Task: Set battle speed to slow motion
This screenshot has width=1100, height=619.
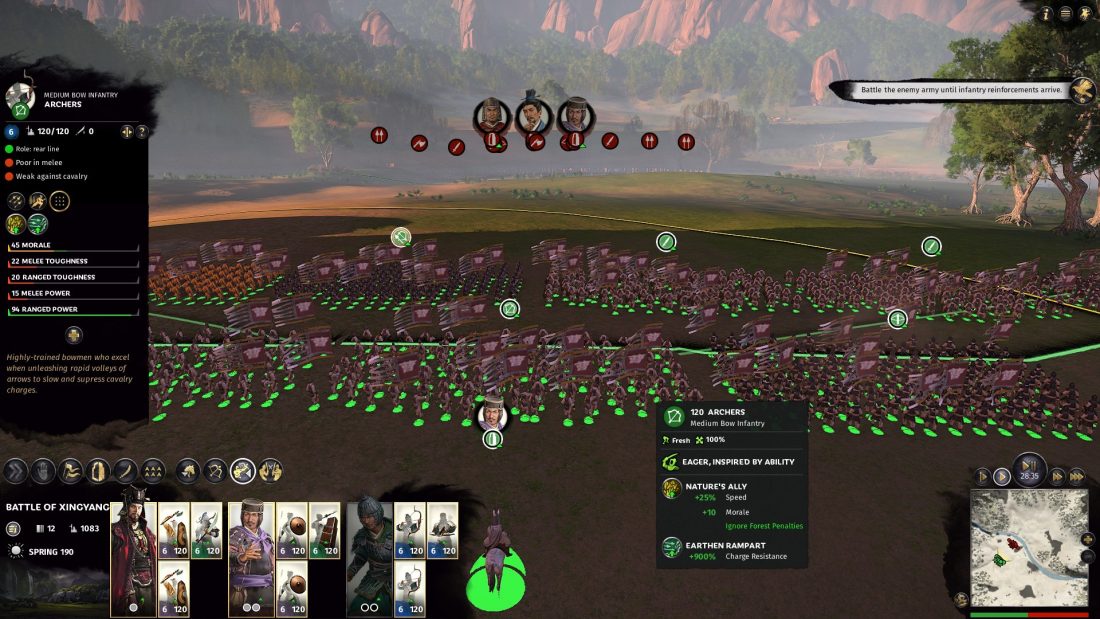Action: point(984,477)
